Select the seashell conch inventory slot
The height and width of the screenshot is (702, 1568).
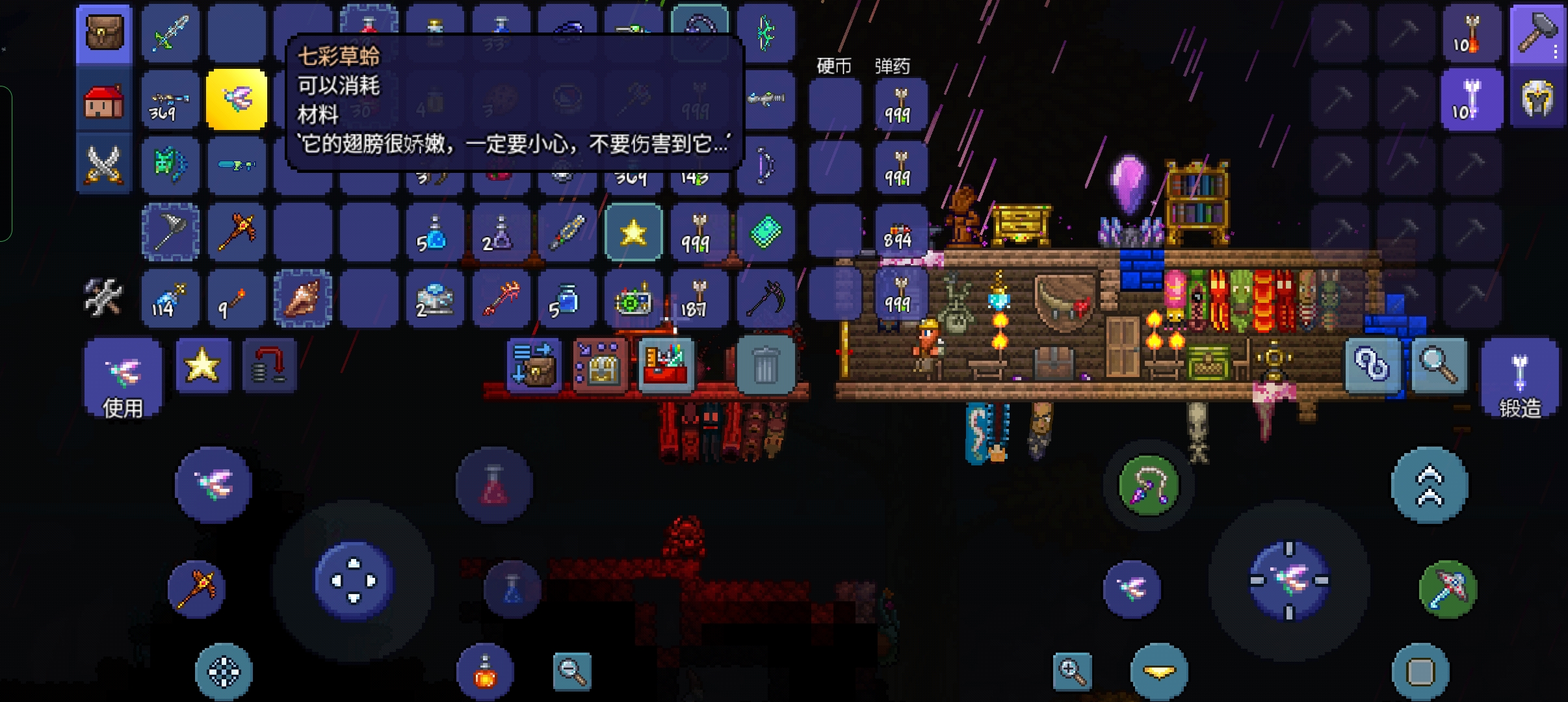303,298
